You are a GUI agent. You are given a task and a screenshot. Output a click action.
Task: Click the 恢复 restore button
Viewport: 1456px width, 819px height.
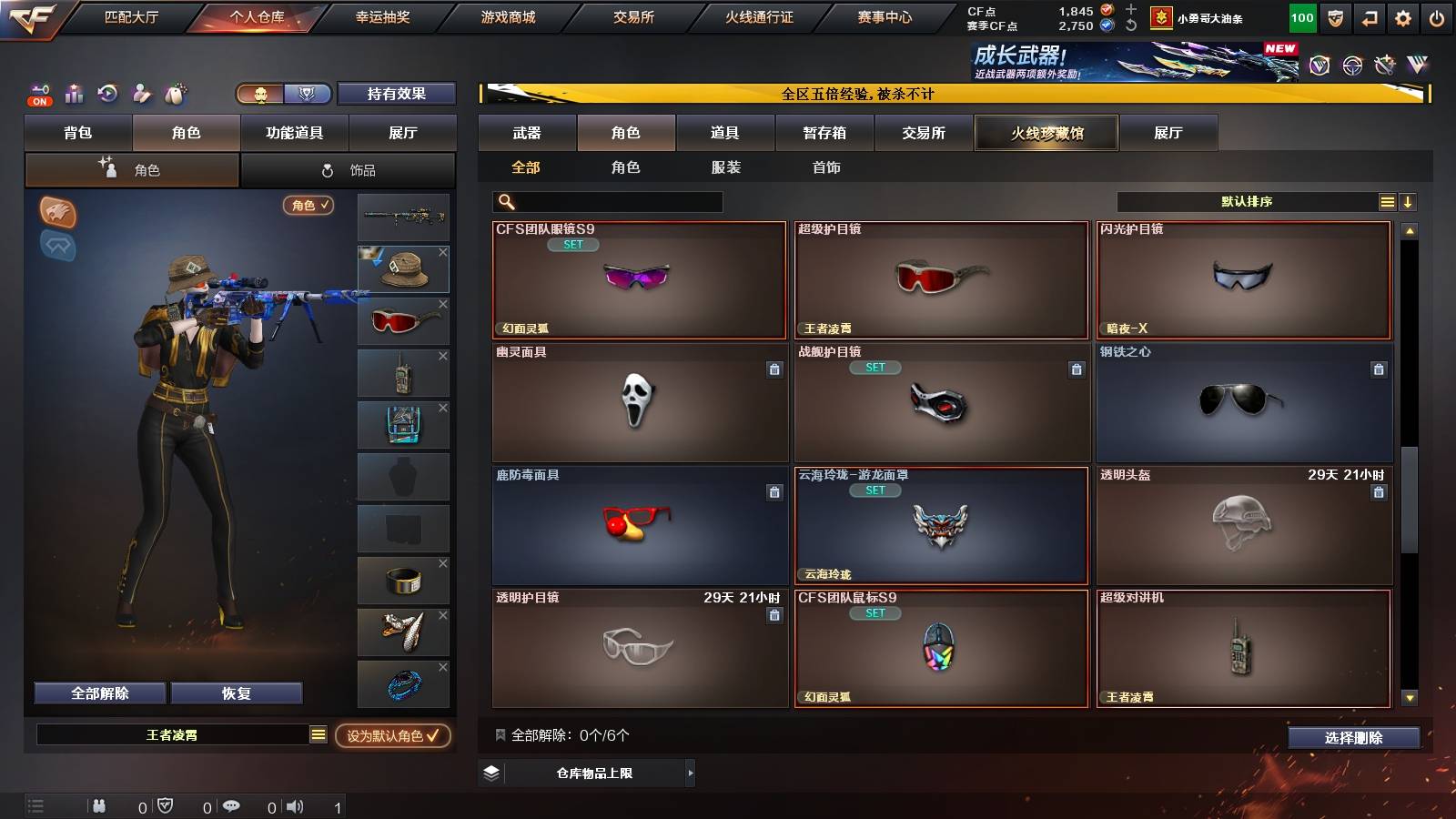click(x=237, y=693)
